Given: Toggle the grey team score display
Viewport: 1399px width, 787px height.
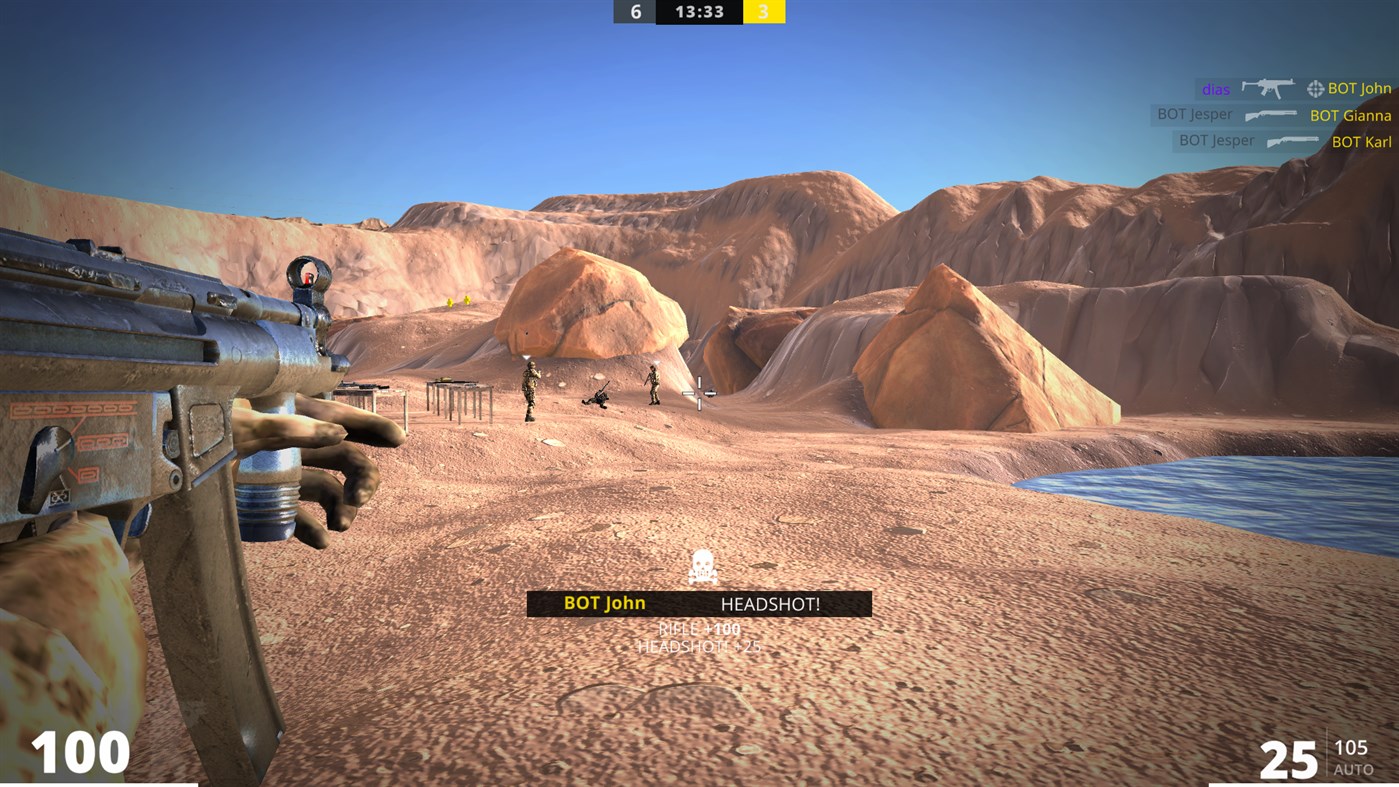Looking at the screenshot, I should (636, 12).
